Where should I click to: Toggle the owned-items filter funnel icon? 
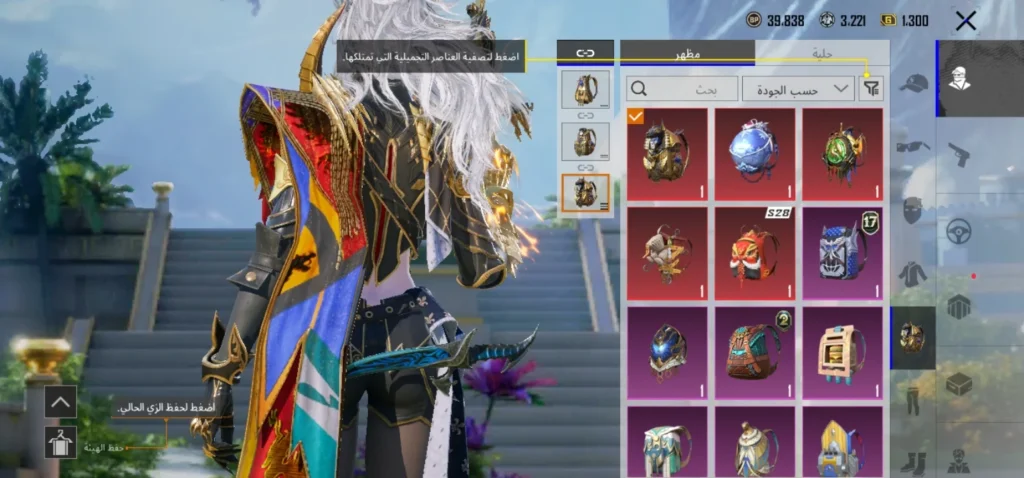pos(872,88)
